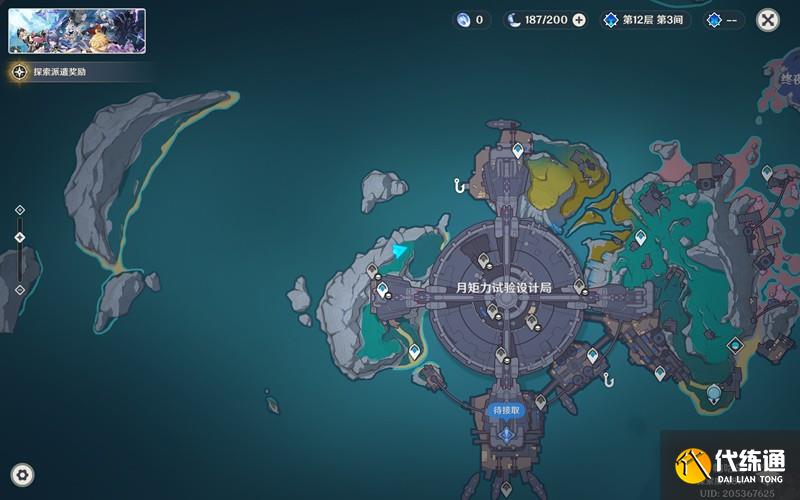Select the fishing hook marker northwest of the facility
Screen dimensions: 800x500
coord(459,184)
